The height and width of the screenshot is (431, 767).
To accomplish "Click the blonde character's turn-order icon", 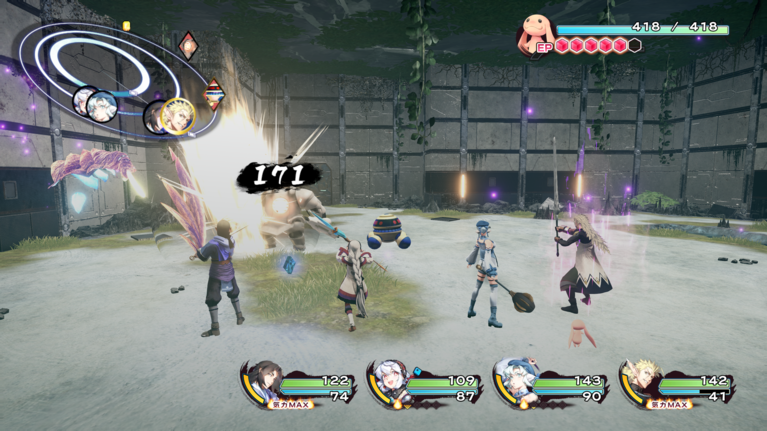I will tap(176, 117).
